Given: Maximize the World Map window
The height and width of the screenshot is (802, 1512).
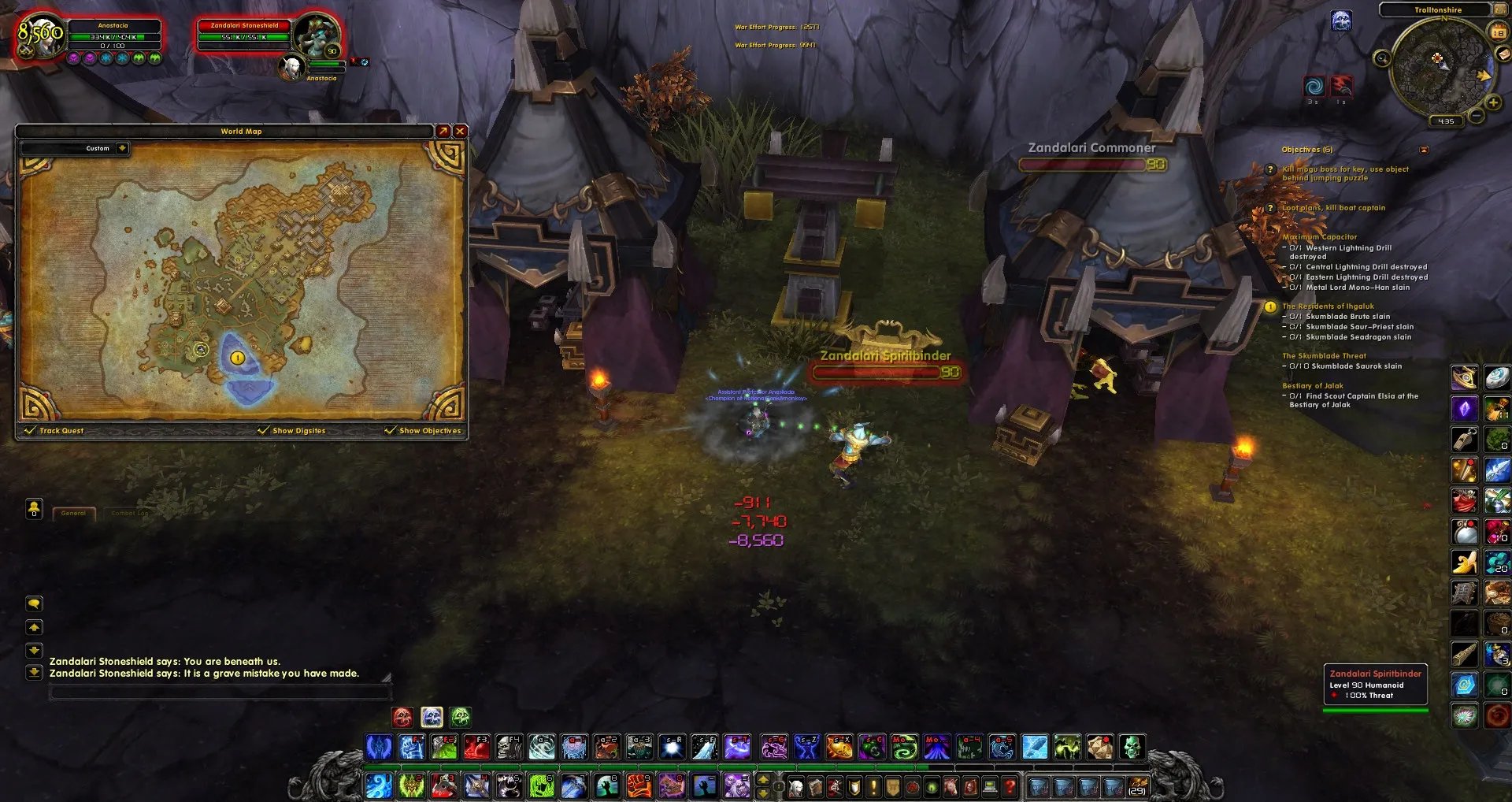Looking at the screenshot, I should point(443,131).
